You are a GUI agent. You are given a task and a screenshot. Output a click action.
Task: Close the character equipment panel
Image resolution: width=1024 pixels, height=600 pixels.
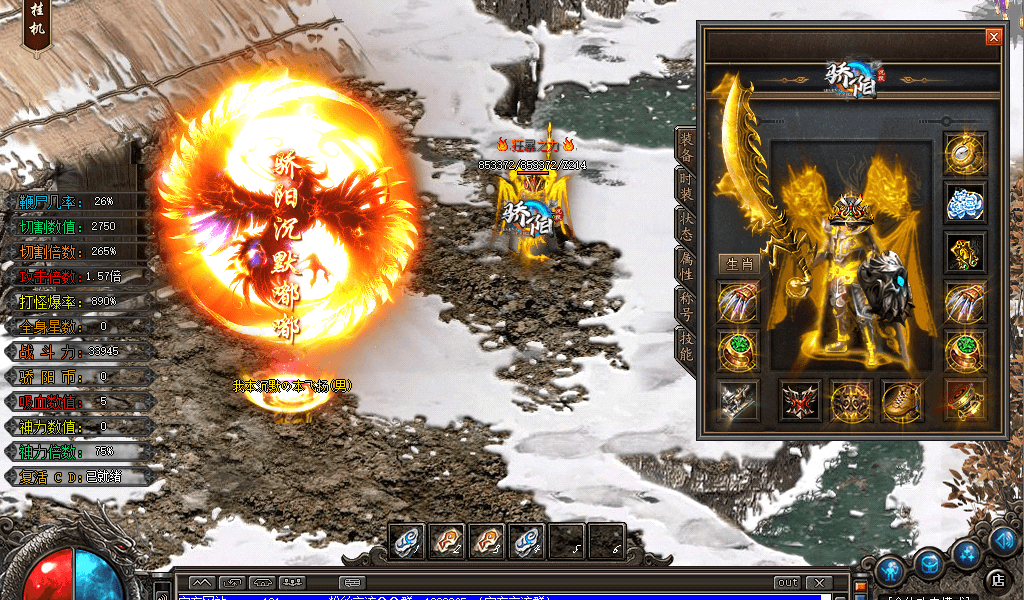993,37
